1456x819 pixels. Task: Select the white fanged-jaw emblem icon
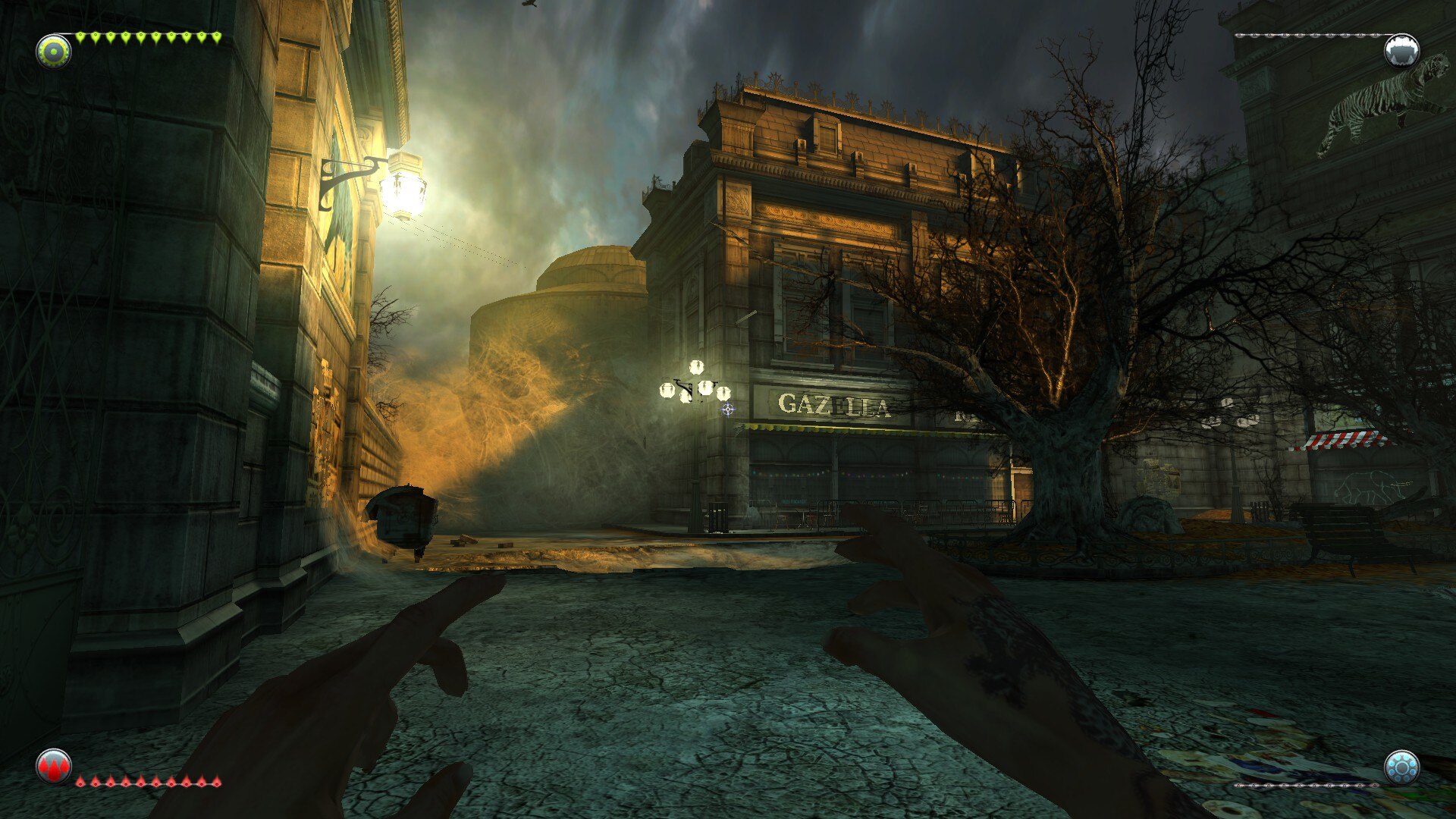tap(1401, 51)
